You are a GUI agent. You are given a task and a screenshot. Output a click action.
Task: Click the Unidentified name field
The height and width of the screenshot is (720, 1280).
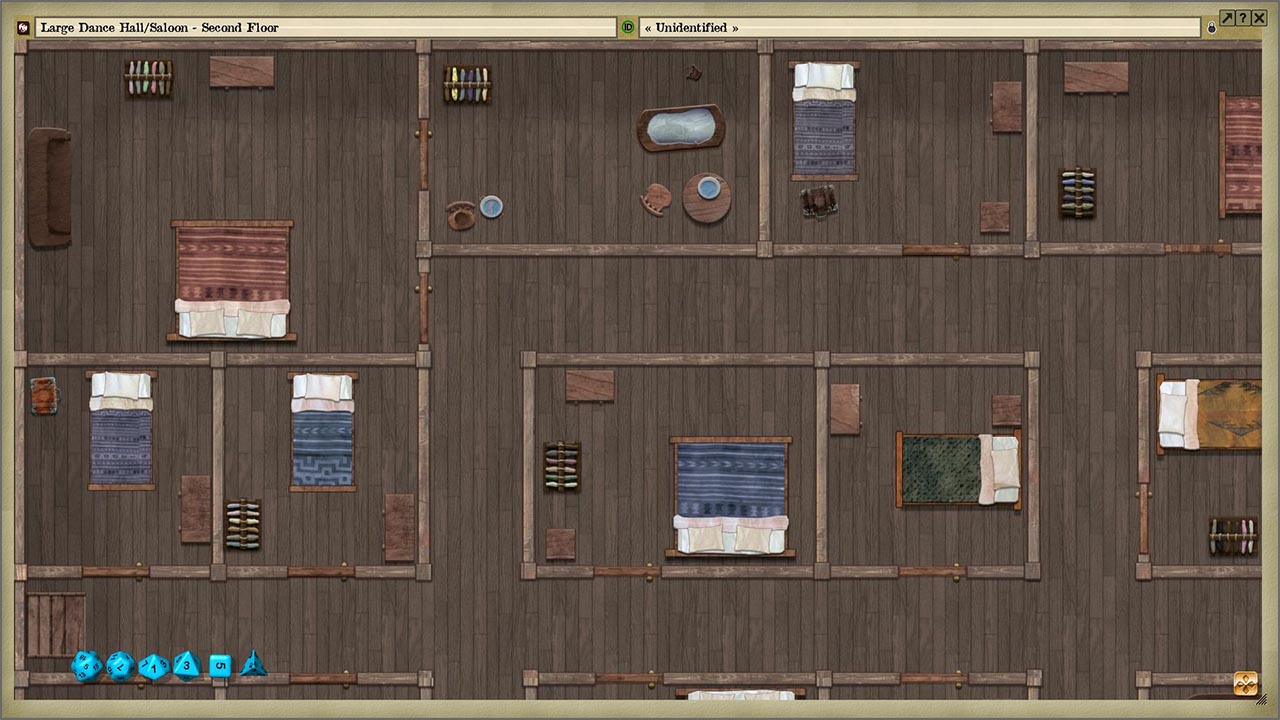click(920, 27)
